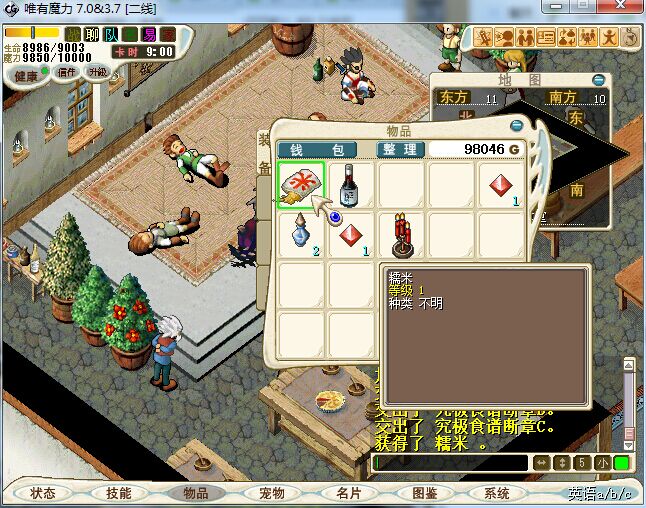Open the 宠物 pets menu
The width and height of the screenshot is (646, 508).
point(272,493)
